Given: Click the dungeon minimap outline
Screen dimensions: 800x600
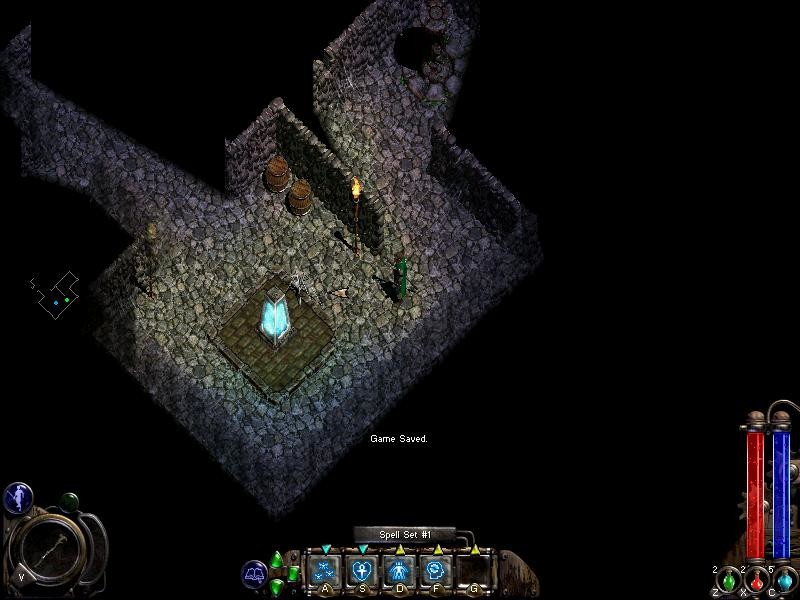Looking at the screenshot, I should click(x=55, y=292).
